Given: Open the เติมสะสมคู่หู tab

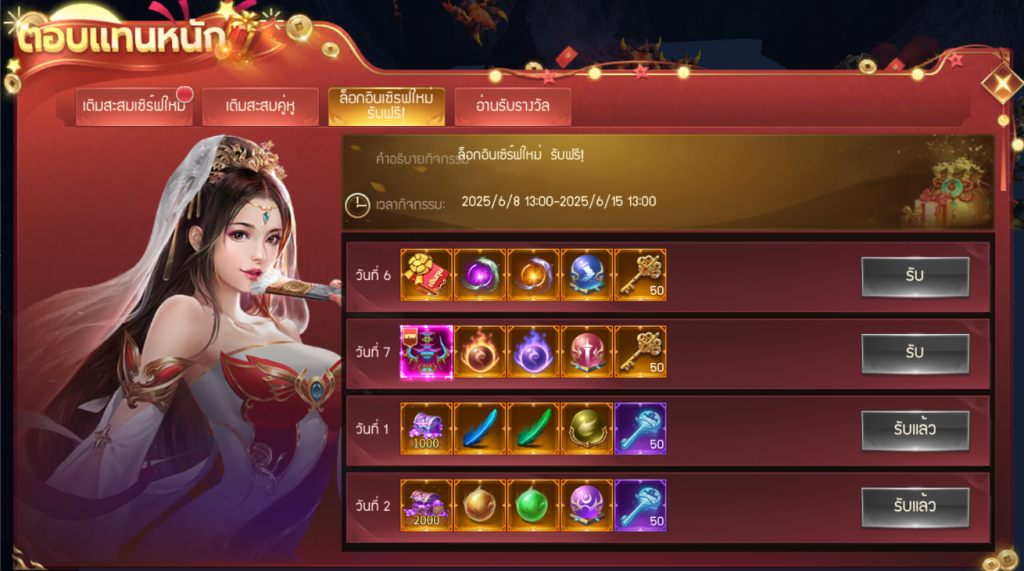Looking at the screenshot, I should [x=260, y=106].
